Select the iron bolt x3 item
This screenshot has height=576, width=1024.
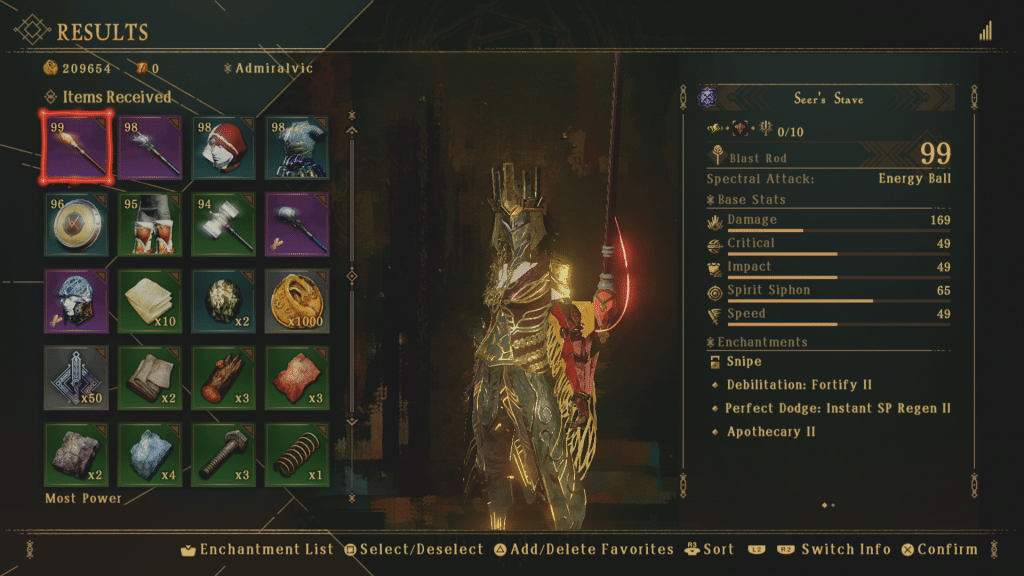coord(223,453)
